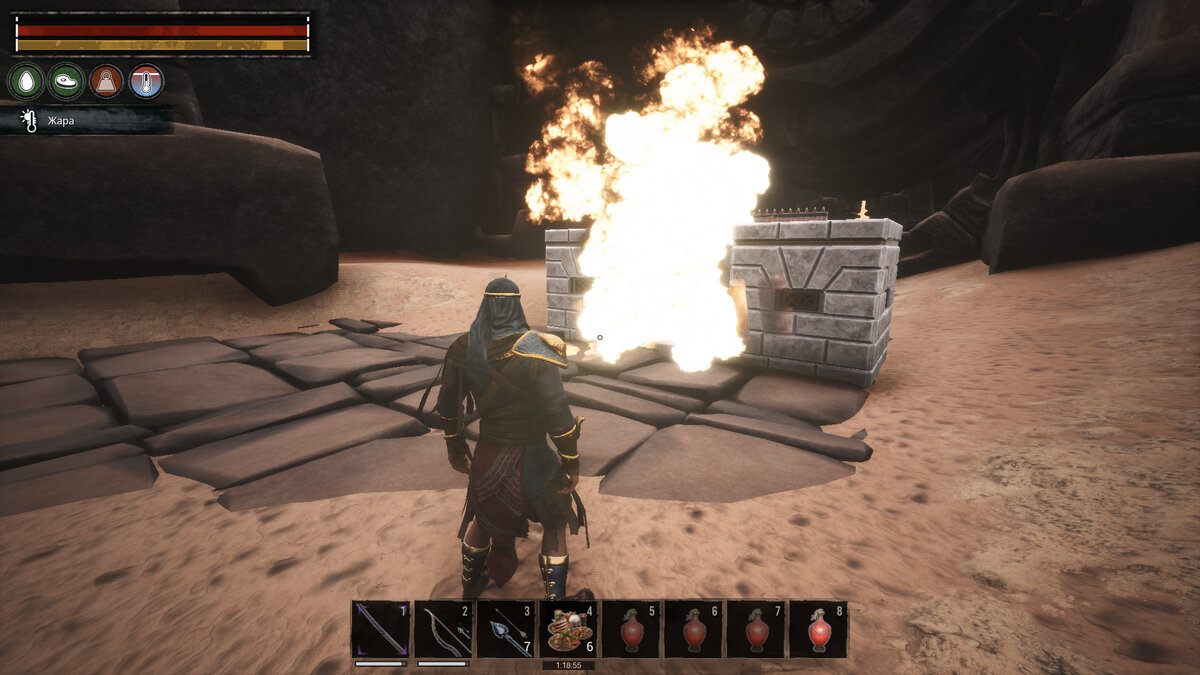This screenshot has width=1200, height=675.
Task: Click the meat steak hunger icon
Action: (66, 81)
